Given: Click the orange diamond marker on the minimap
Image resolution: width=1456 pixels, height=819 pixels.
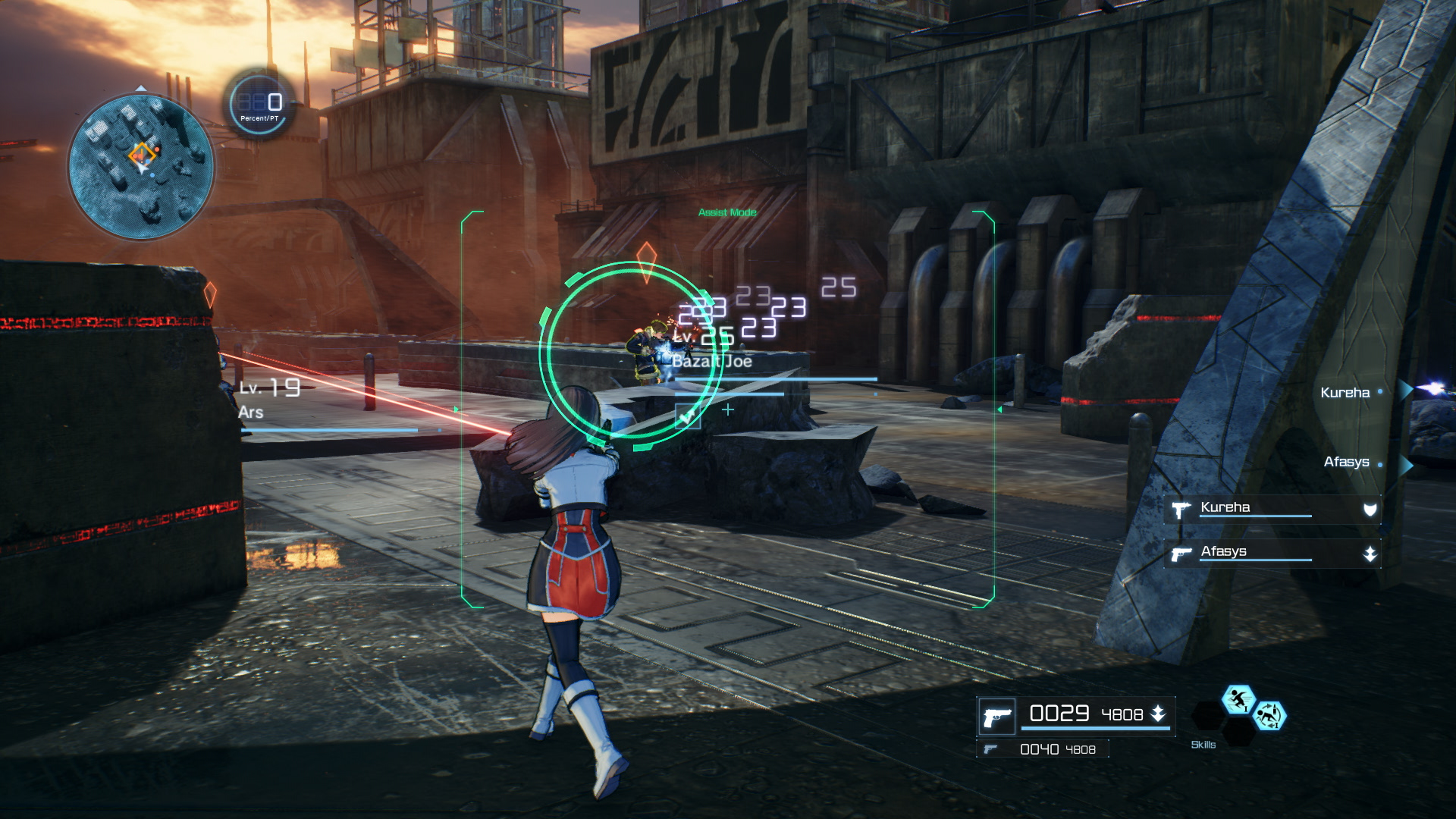Looking at the screenshot, I should coord(140,152).
